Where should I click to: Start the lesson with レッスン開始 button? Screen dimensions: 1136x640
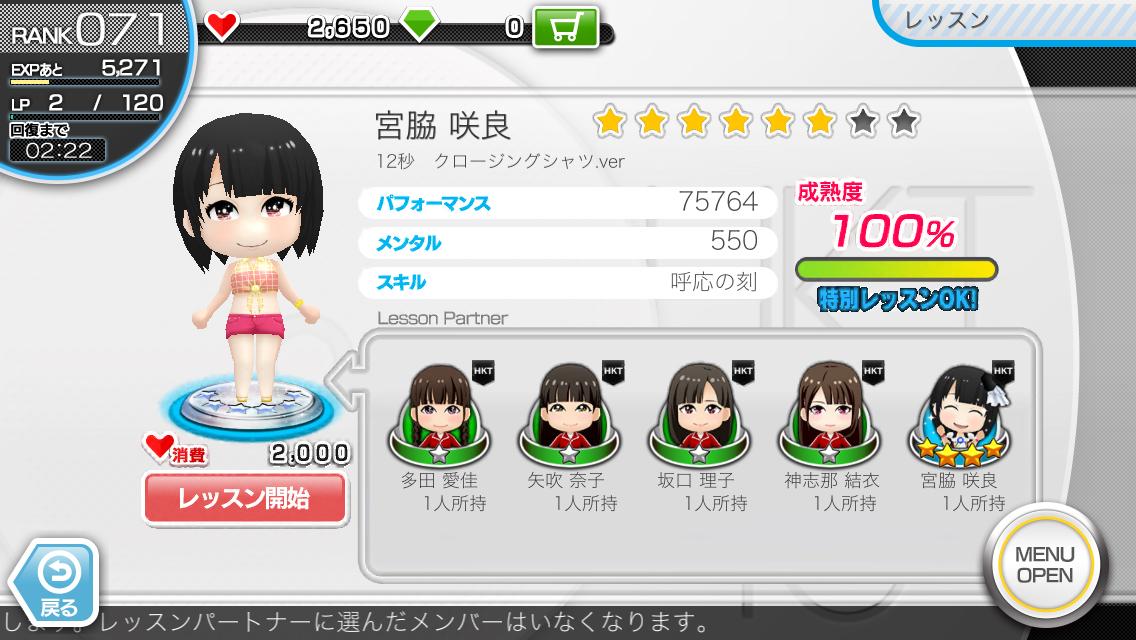click(x=245, y=497)
